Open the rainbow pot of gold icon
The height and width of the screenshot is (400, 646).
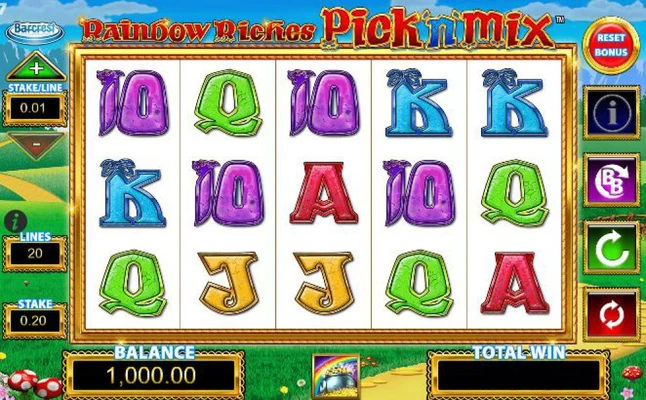tap(334, 375)
